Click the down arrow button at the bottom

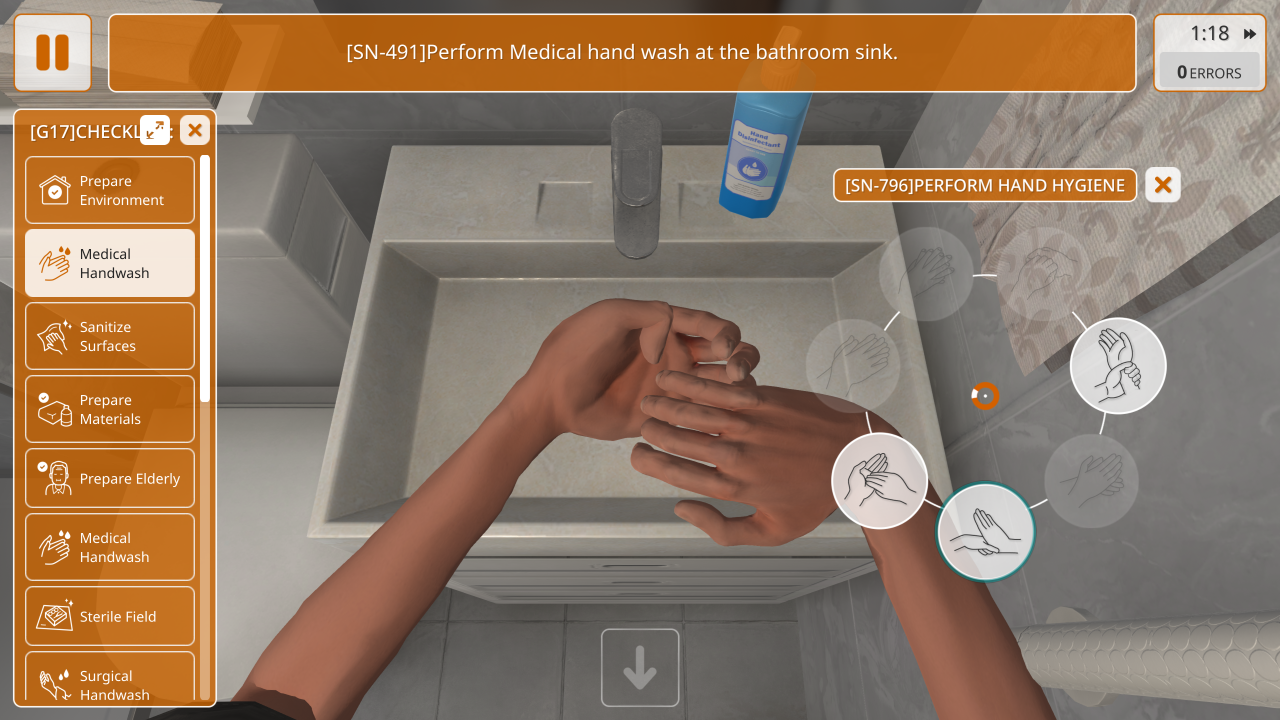tap(640, 667)
